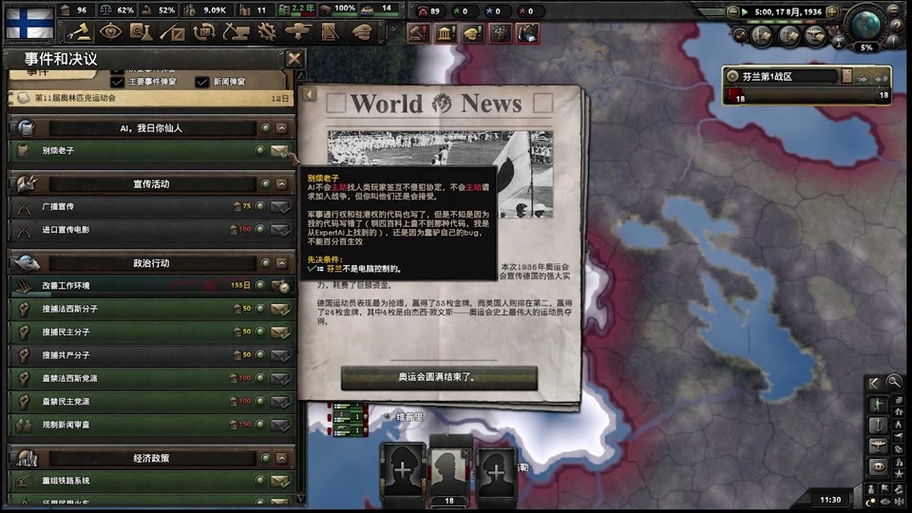Screen dimensions: 912x513
Task: Toggle the 新闻弹窗 checkbox
Action: point(202,82)
